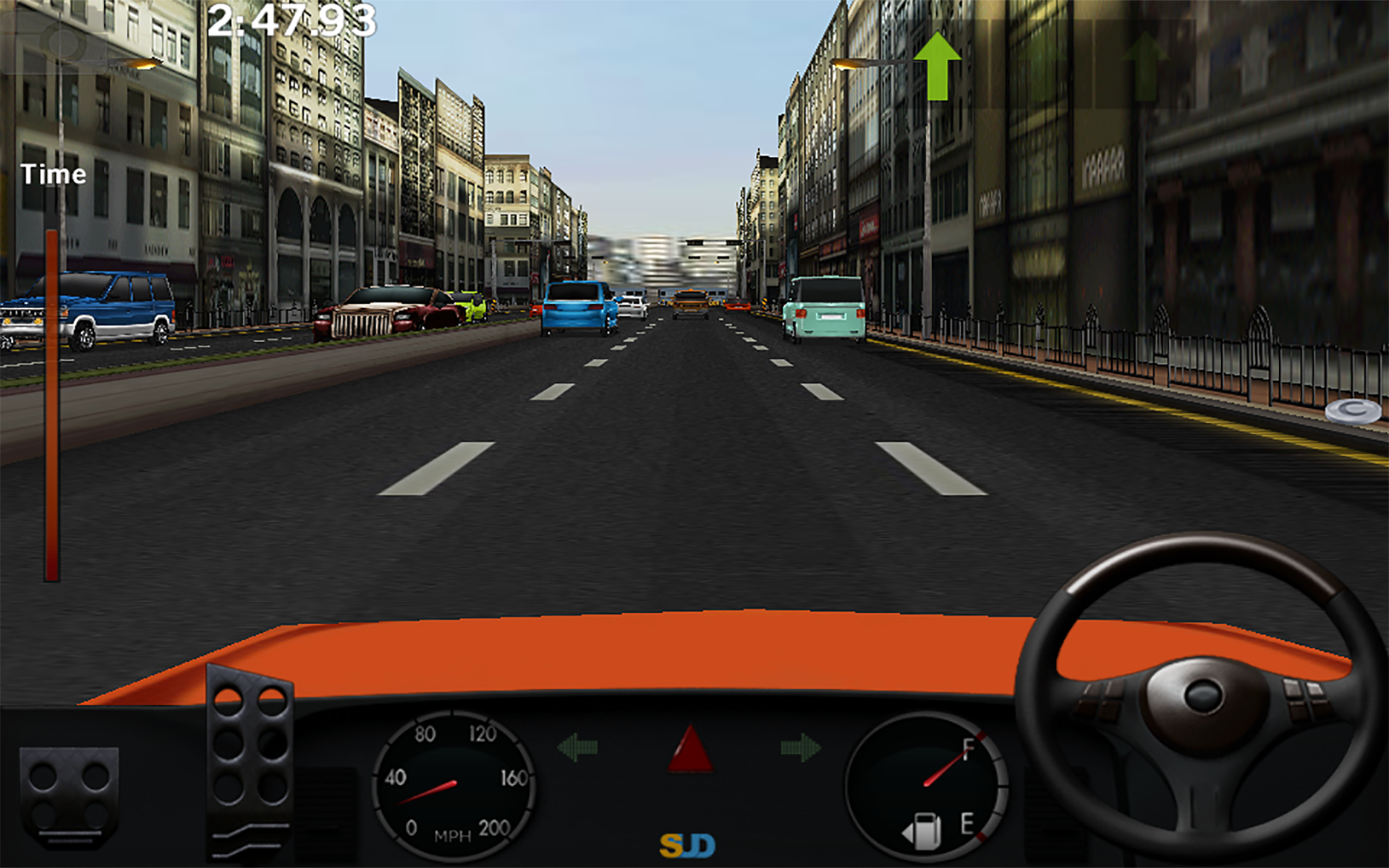This screenshot has height=868, width=1389.
Task: Tap the orange car hood
Action: tap(579, 651)
